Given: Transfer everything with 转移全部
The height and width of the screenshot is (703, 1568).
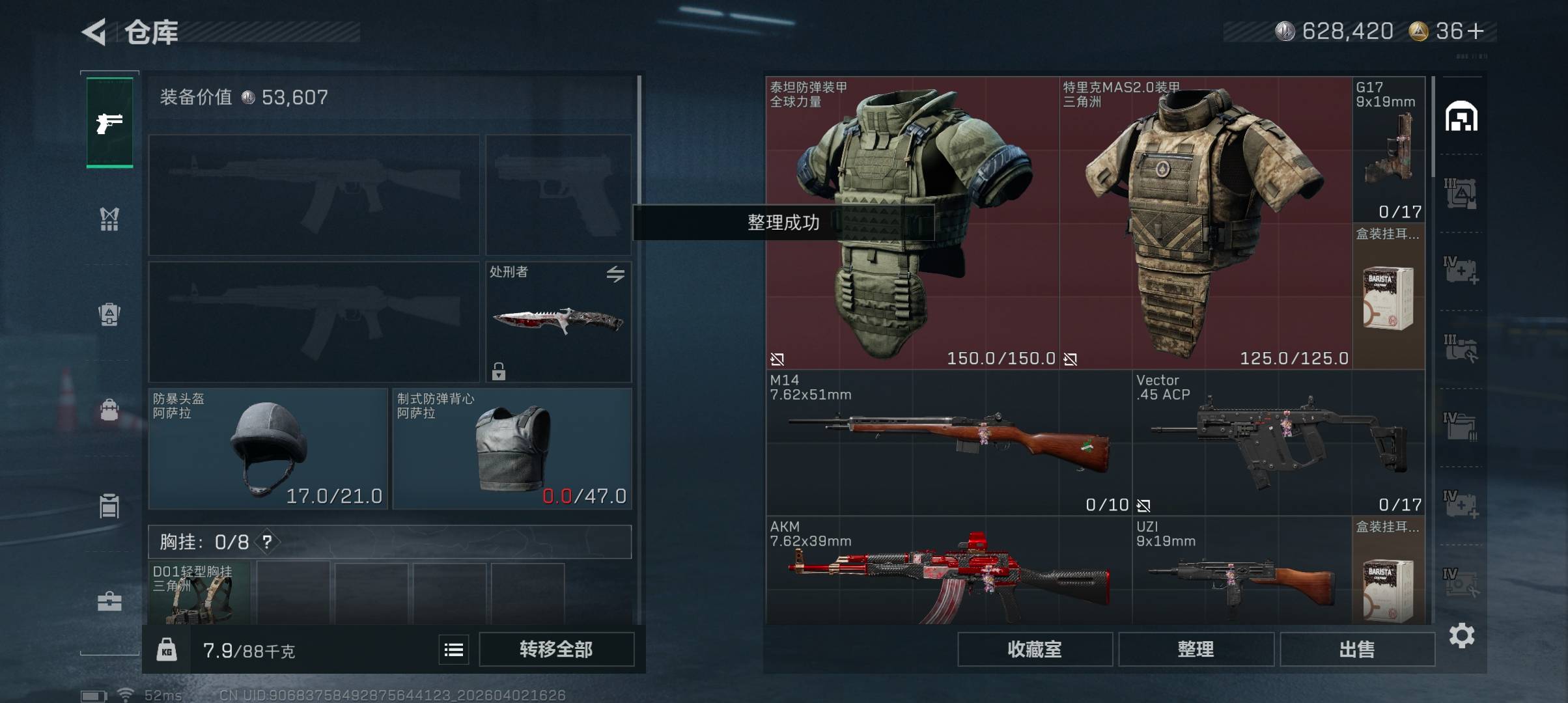Looking at the screenshot, I should point(556,649).
